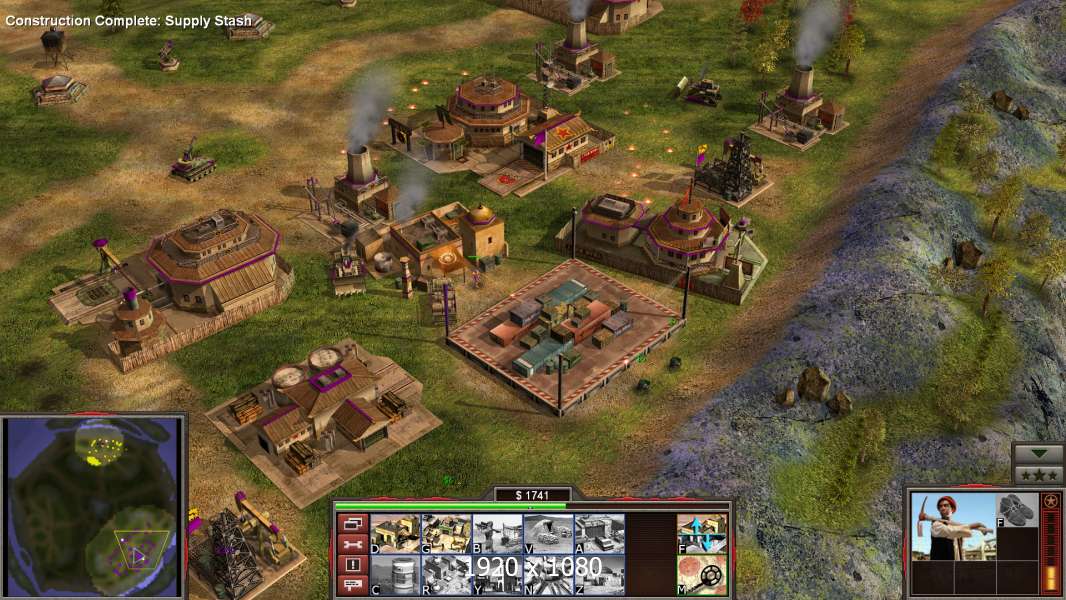The width and height of the screenshot is (1066, 600).
Task: Select build icon with hotkey D
Action: tap(395, 533)
